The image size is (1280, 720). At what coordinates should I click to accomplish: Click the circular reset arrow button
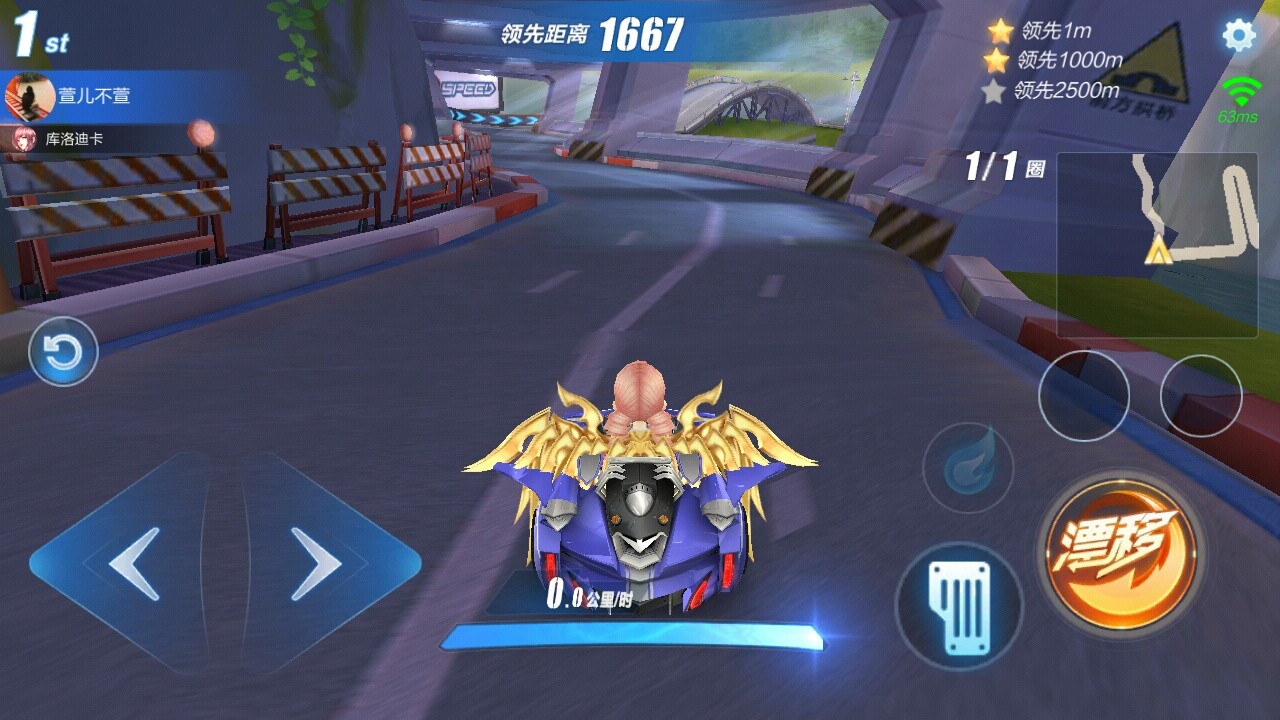[x=63, y=352]
